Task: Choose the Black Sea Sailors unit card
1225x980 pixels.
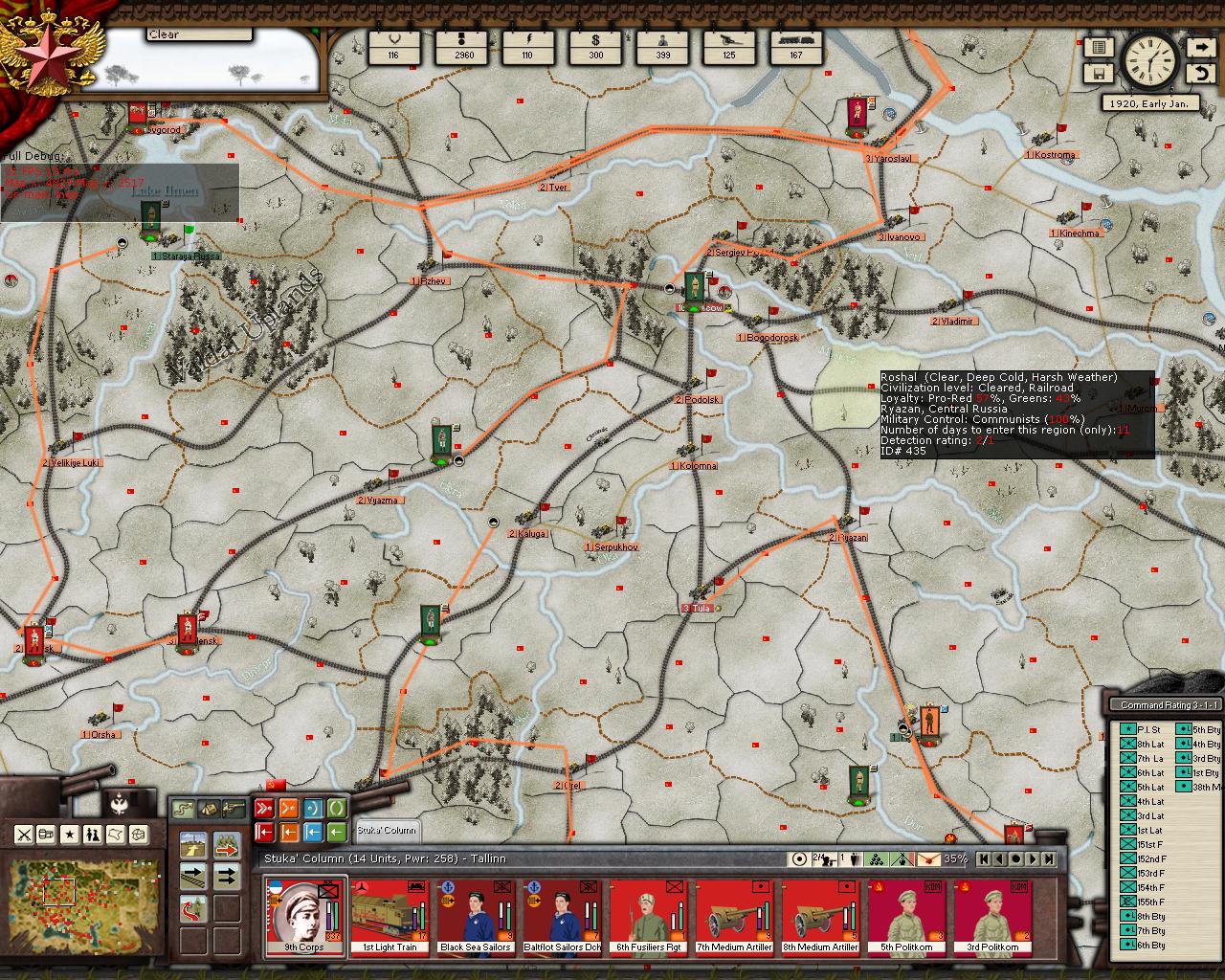Action: click(476, 916)
